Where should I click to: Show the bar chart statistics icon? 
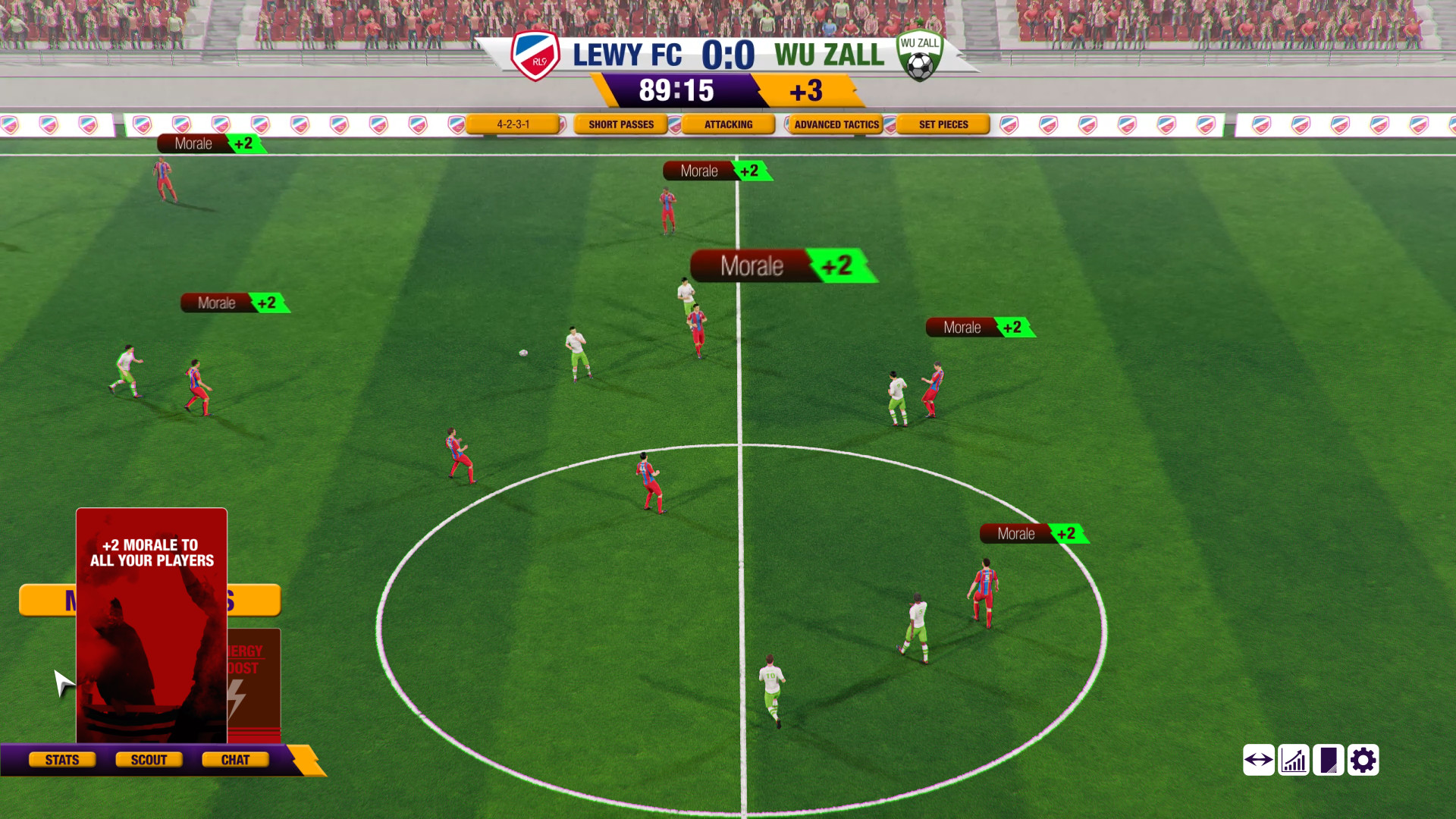point(1294,760)
